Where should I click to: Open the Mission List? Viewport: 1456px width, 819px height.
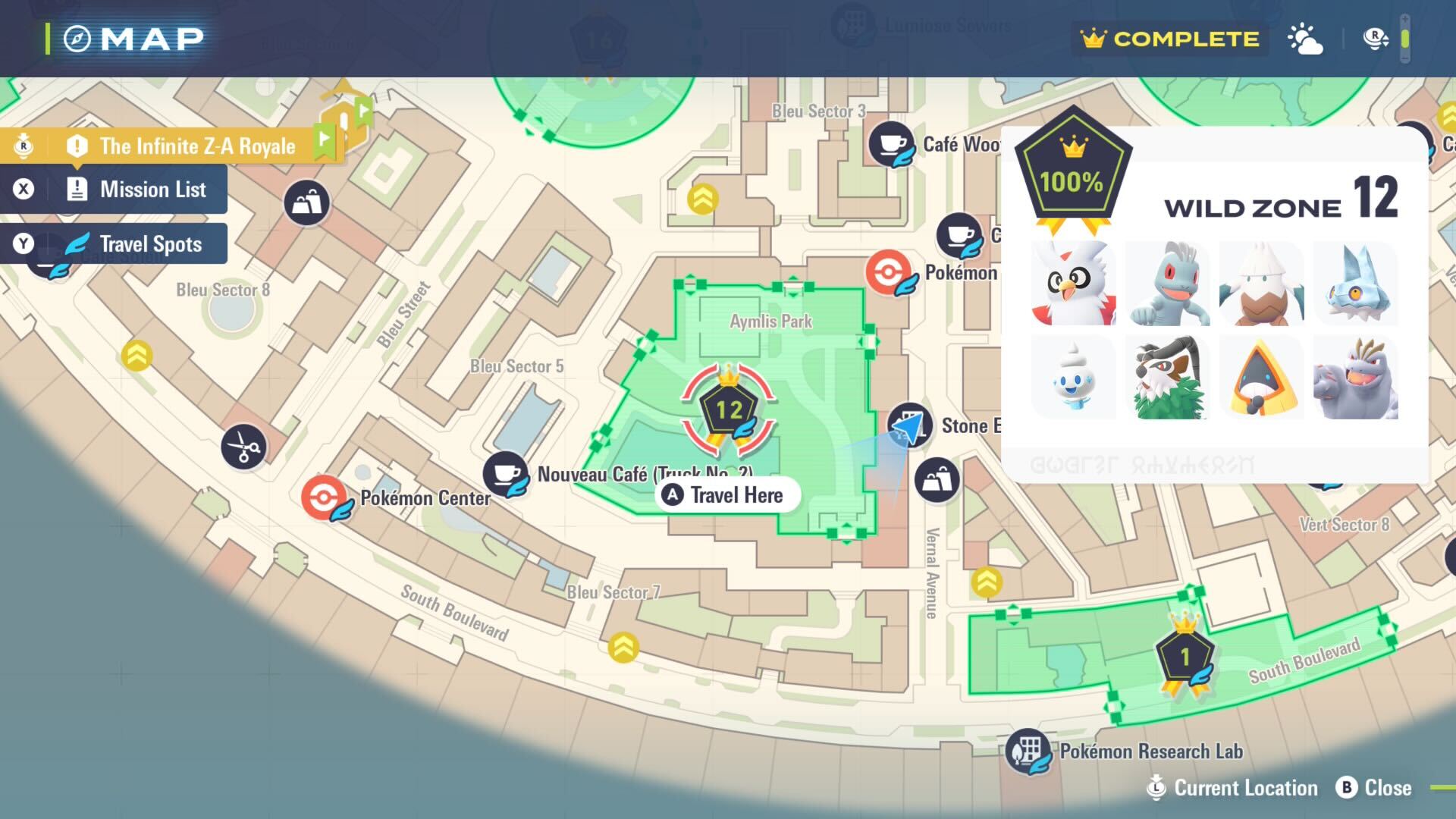point(152,190)
